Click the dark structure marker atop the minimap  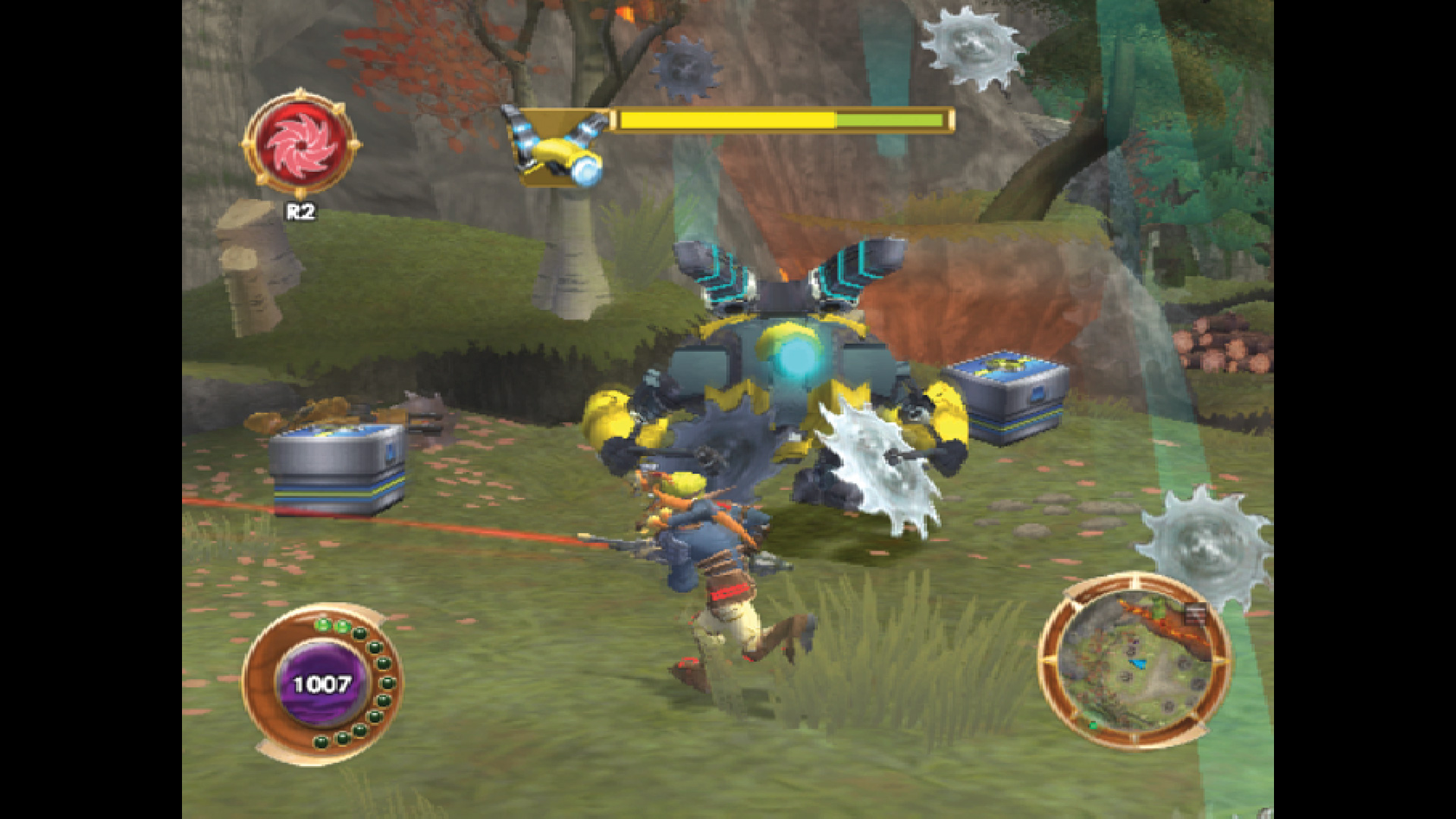point(1195,613)
